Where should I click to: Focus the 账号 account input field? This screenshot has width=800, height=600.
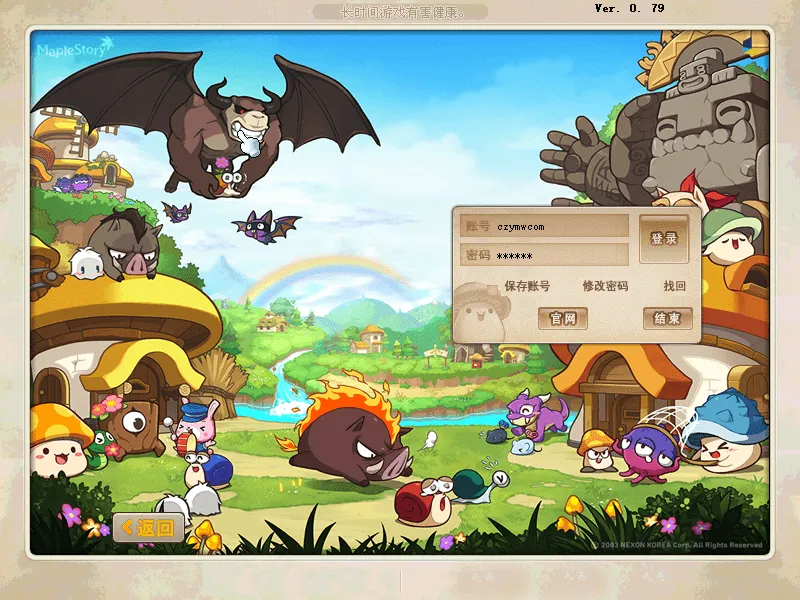click(560, 227)
